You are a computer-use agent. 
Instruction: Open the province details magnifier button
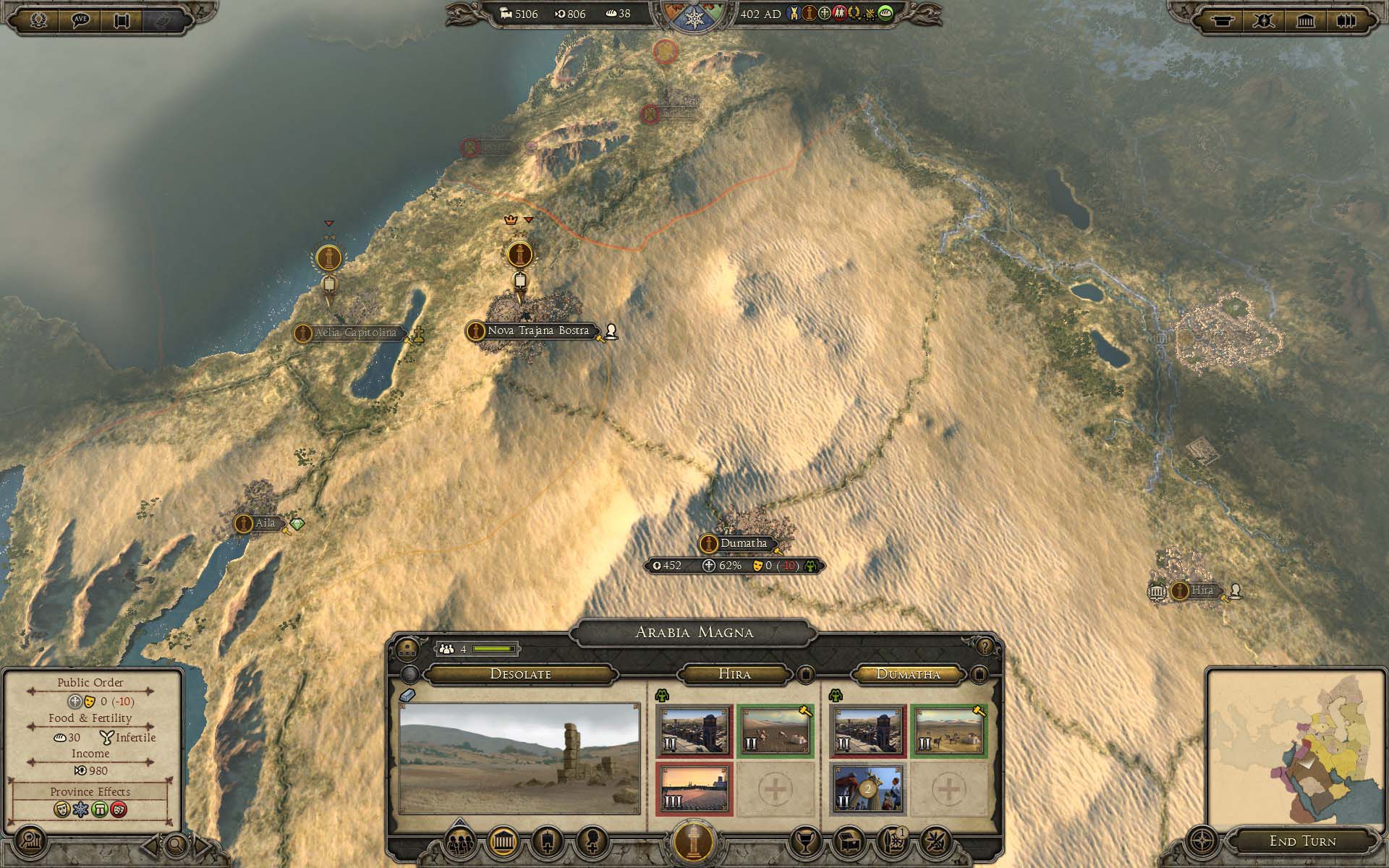[x=31, y=842]
